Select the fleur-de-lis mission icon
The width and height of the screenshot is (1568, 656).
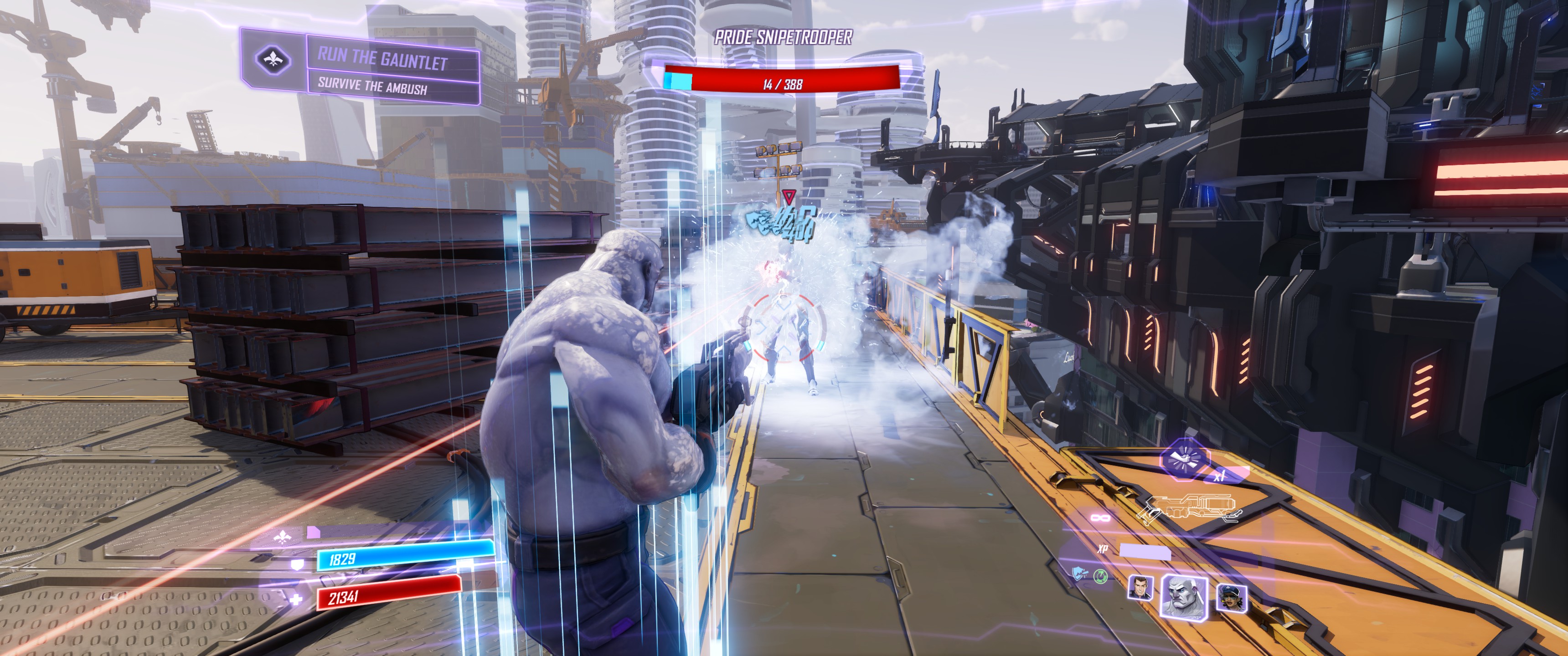click(272, 60)
